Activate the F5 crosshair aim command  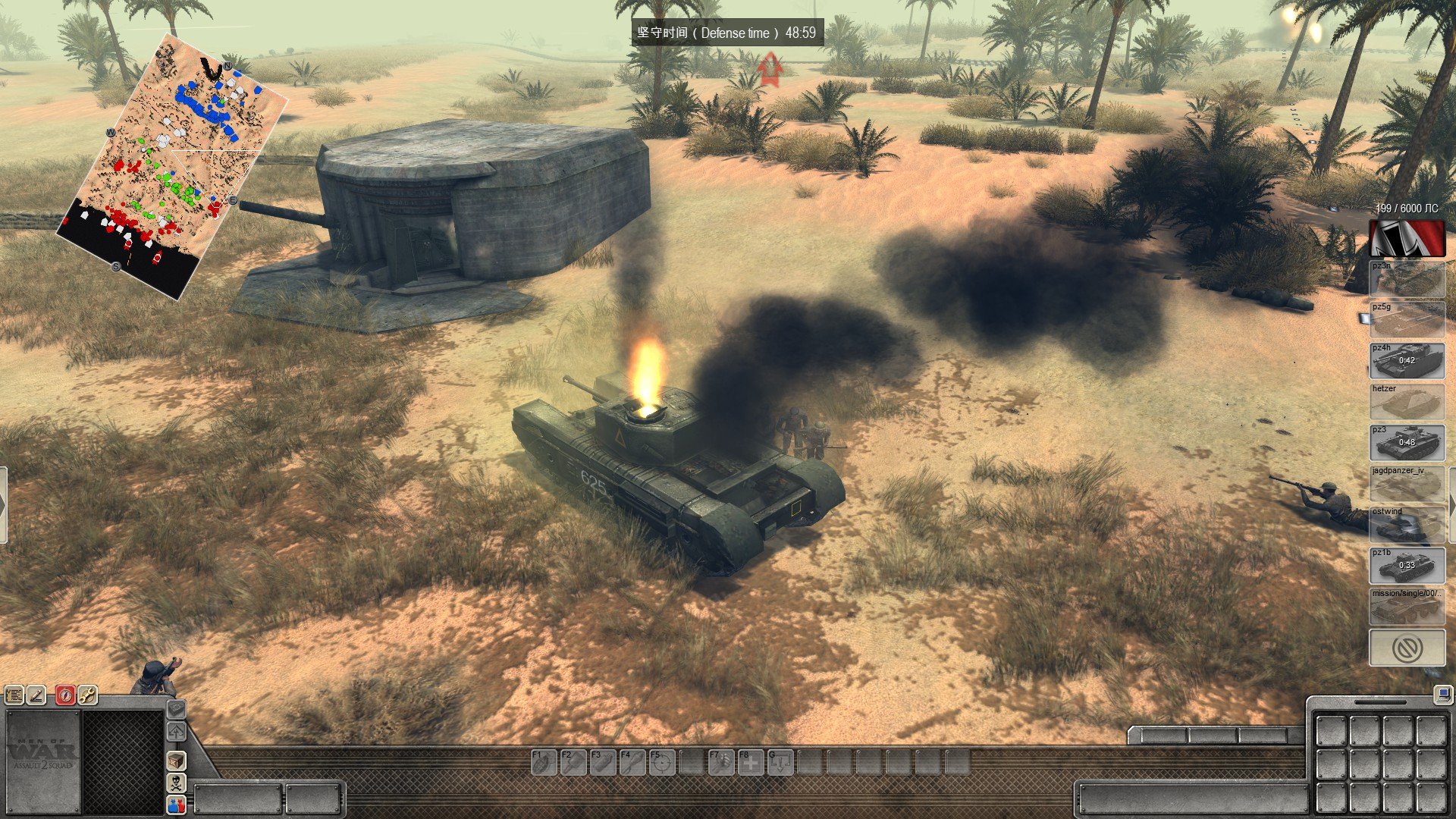[x=661, y=762]
